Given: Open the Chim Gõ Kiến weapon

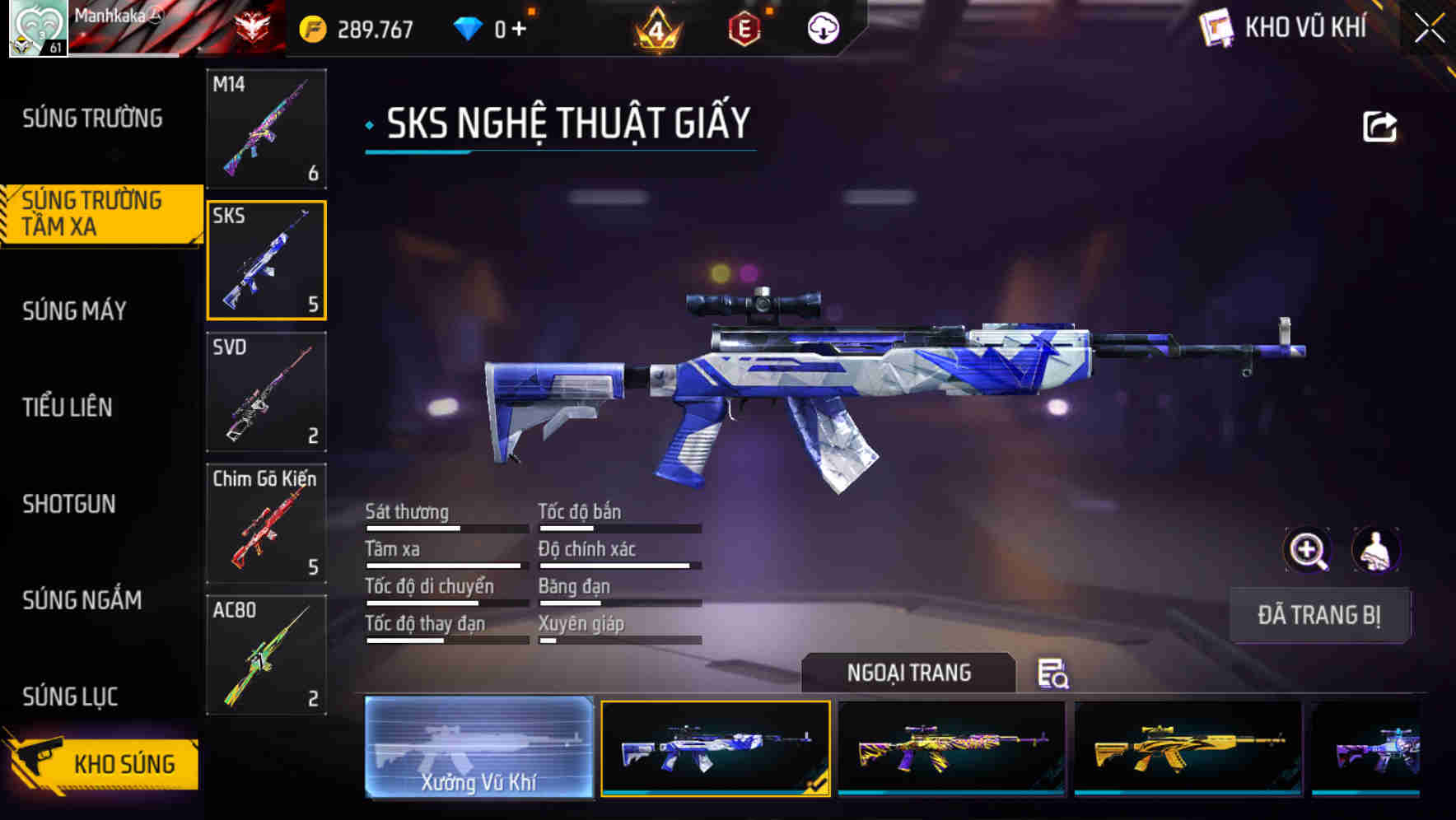Looking at the screenshot, I should pyautogui.click(x=266, y=524).
